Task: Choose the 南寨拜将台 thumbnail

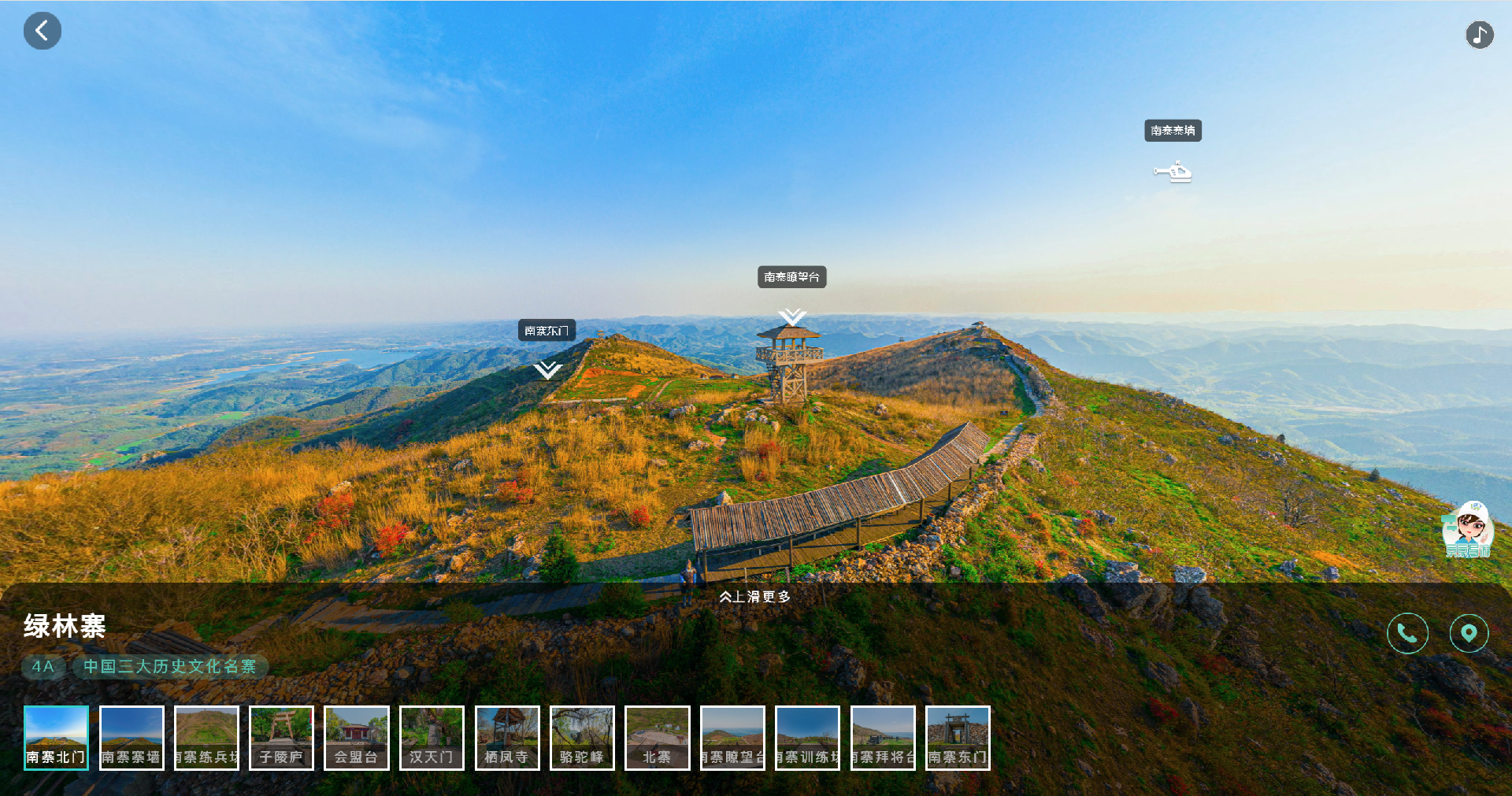Action: pyautogui.click(x=883, y=738)
